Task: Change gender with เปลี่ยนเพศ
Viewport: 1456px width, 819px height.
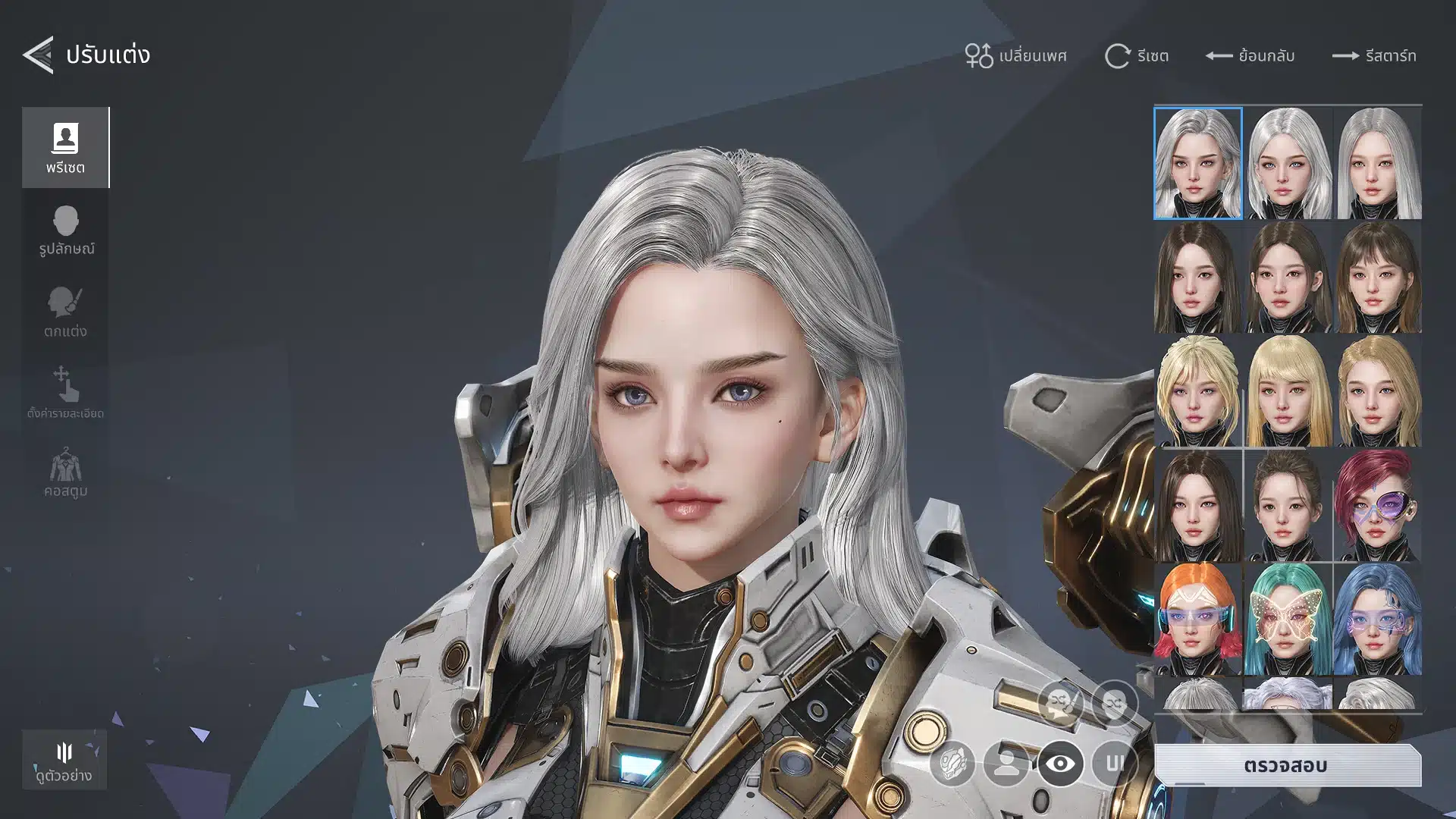Action: (1015, 55)
